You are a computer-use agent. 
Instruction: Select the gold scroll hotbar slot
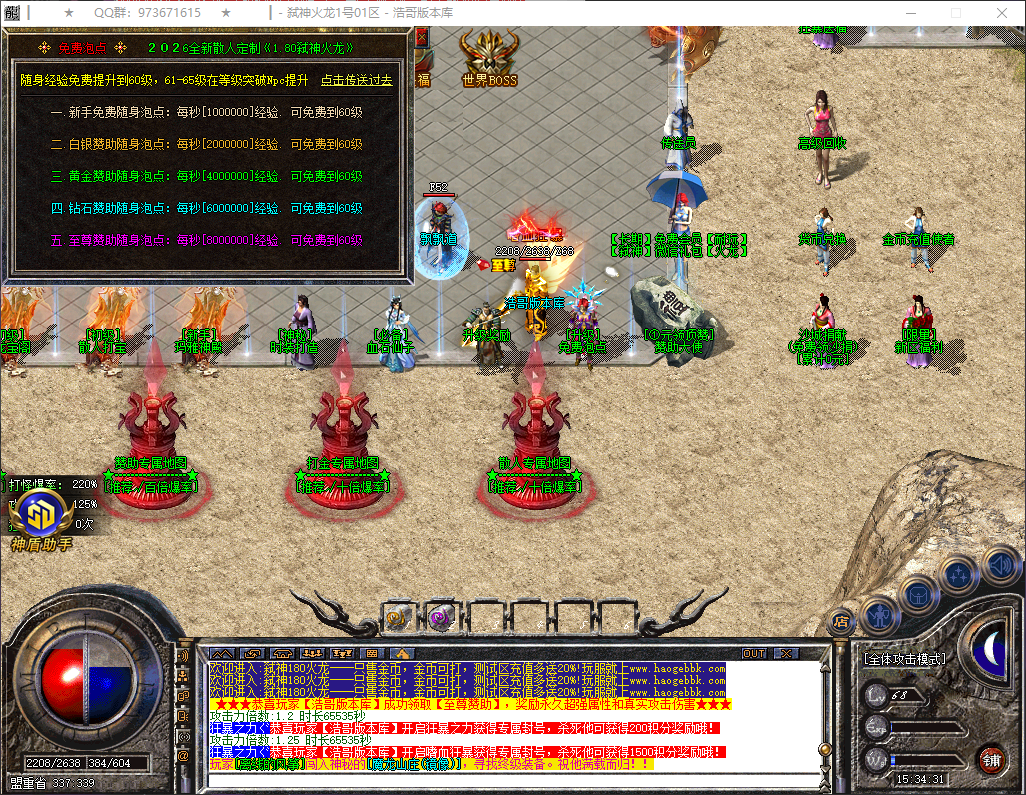(x=398, y=618)
